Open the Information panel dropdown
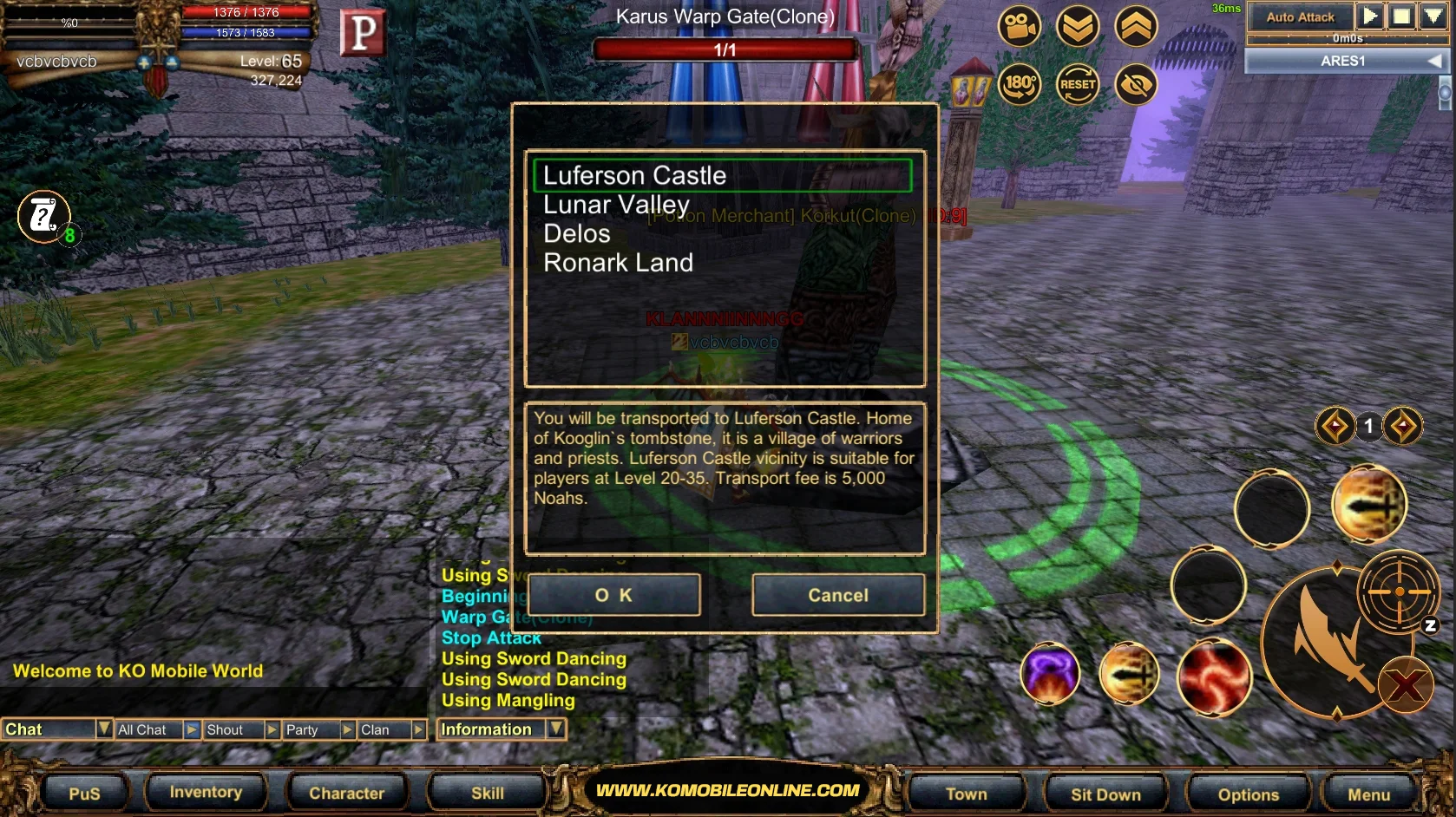The image size is (1456, 817). click(556, 729)
